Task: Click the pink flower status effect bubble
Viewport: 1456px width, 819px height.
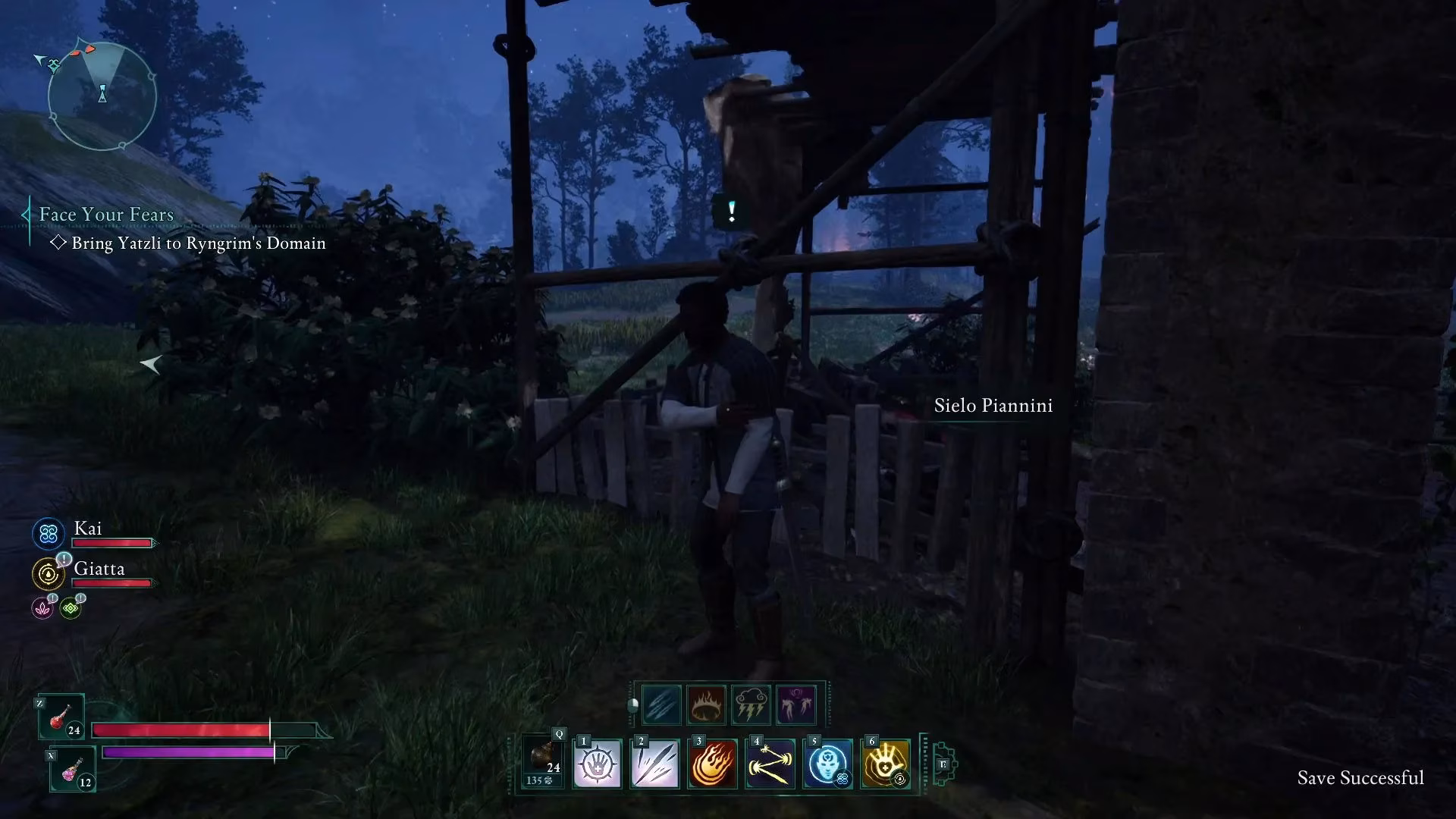Action: pyautogui.click(x=42, y=607)
